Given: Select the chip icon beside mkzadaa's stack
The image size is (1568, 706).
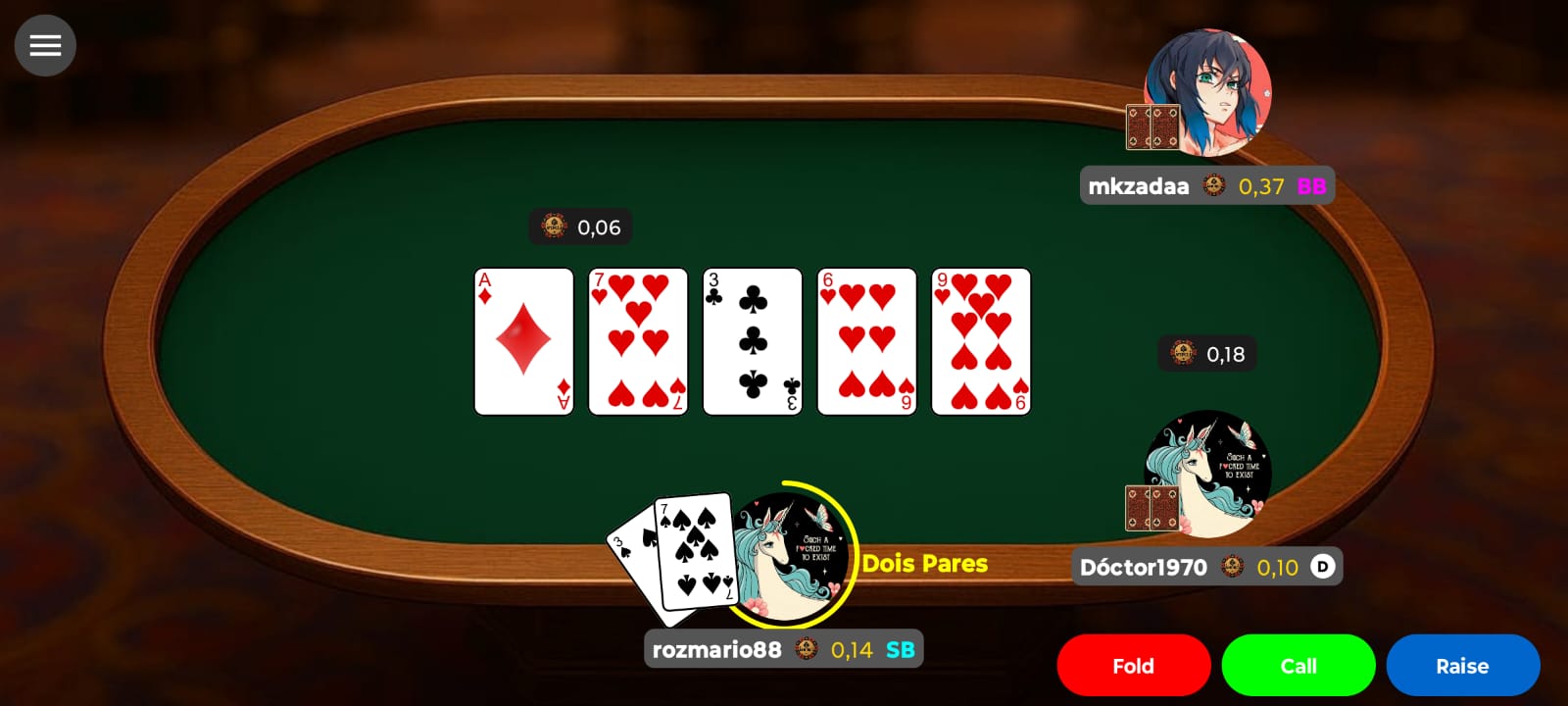Looking at the screenshot, I should click(1214, 185).
